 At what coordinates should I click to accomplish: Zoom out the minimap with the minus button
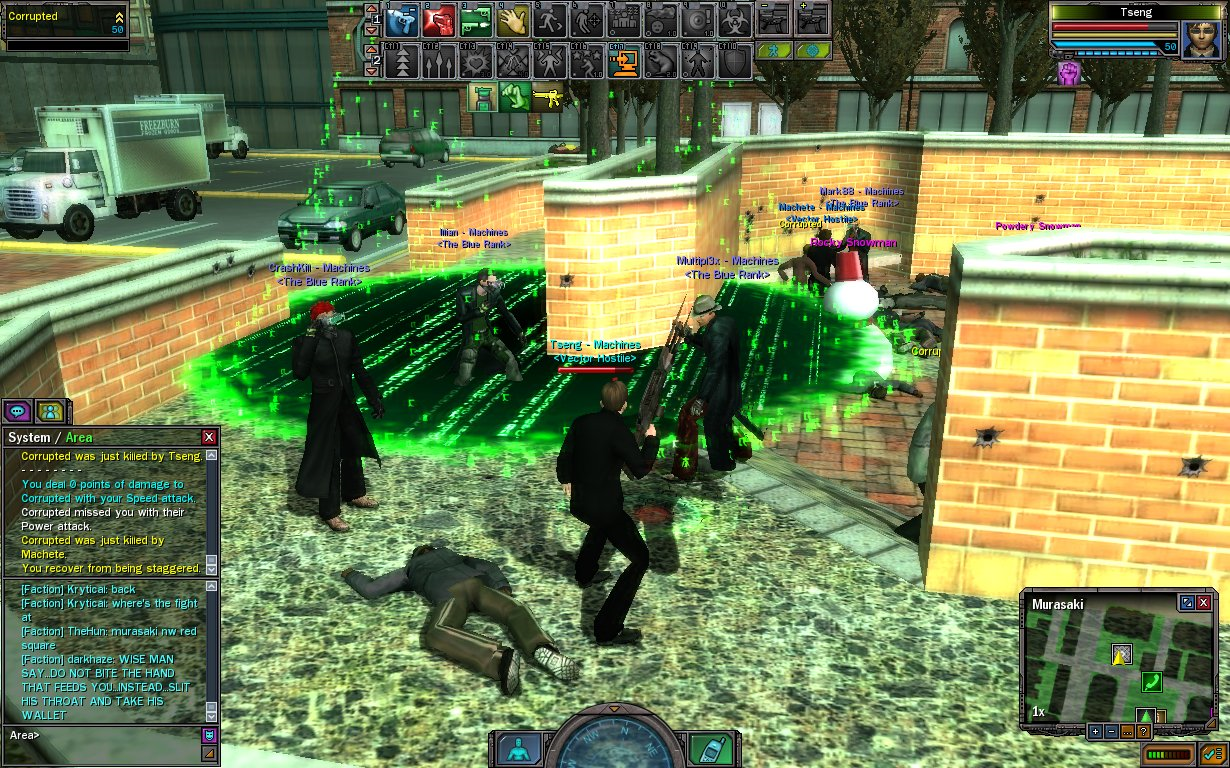(1111, 731)
